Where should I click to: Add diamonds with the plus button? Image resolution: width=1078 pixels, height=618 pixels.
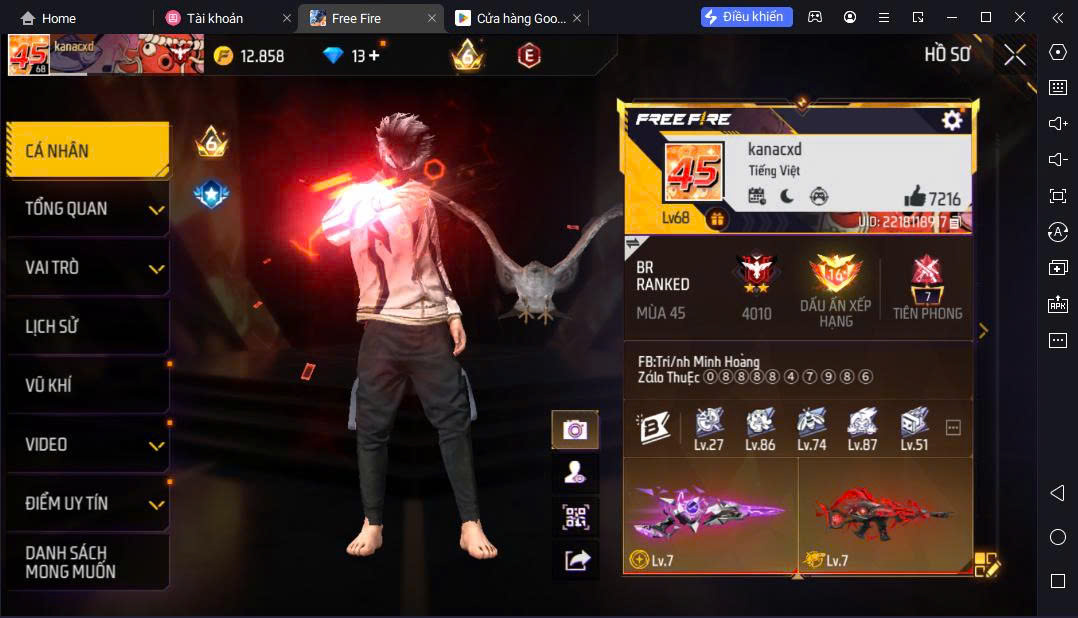(x=374, y=56)
